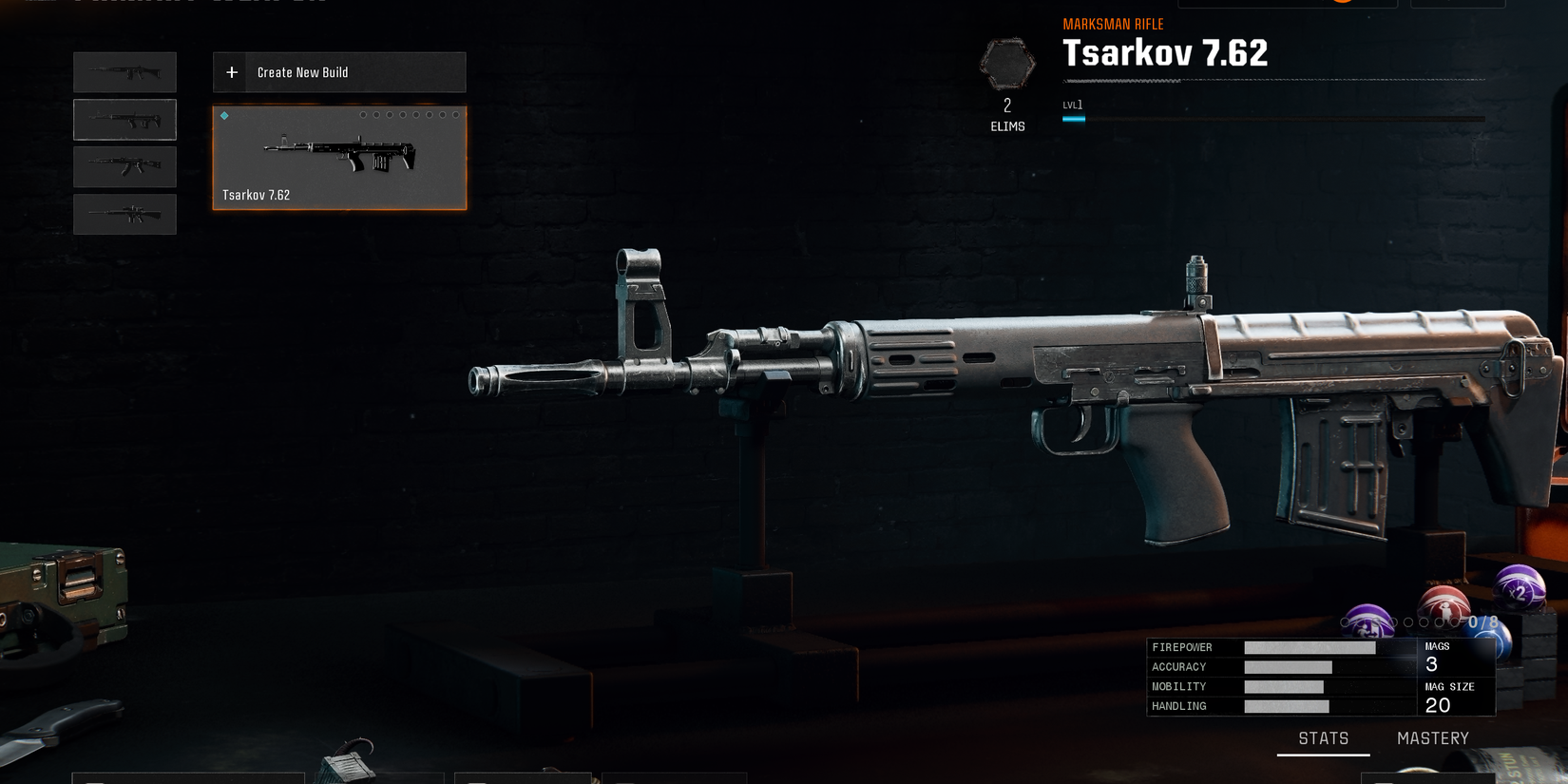Switch to the STATS tab
The height and width of the screenshot is (784, 1568).
[1324, 738]
